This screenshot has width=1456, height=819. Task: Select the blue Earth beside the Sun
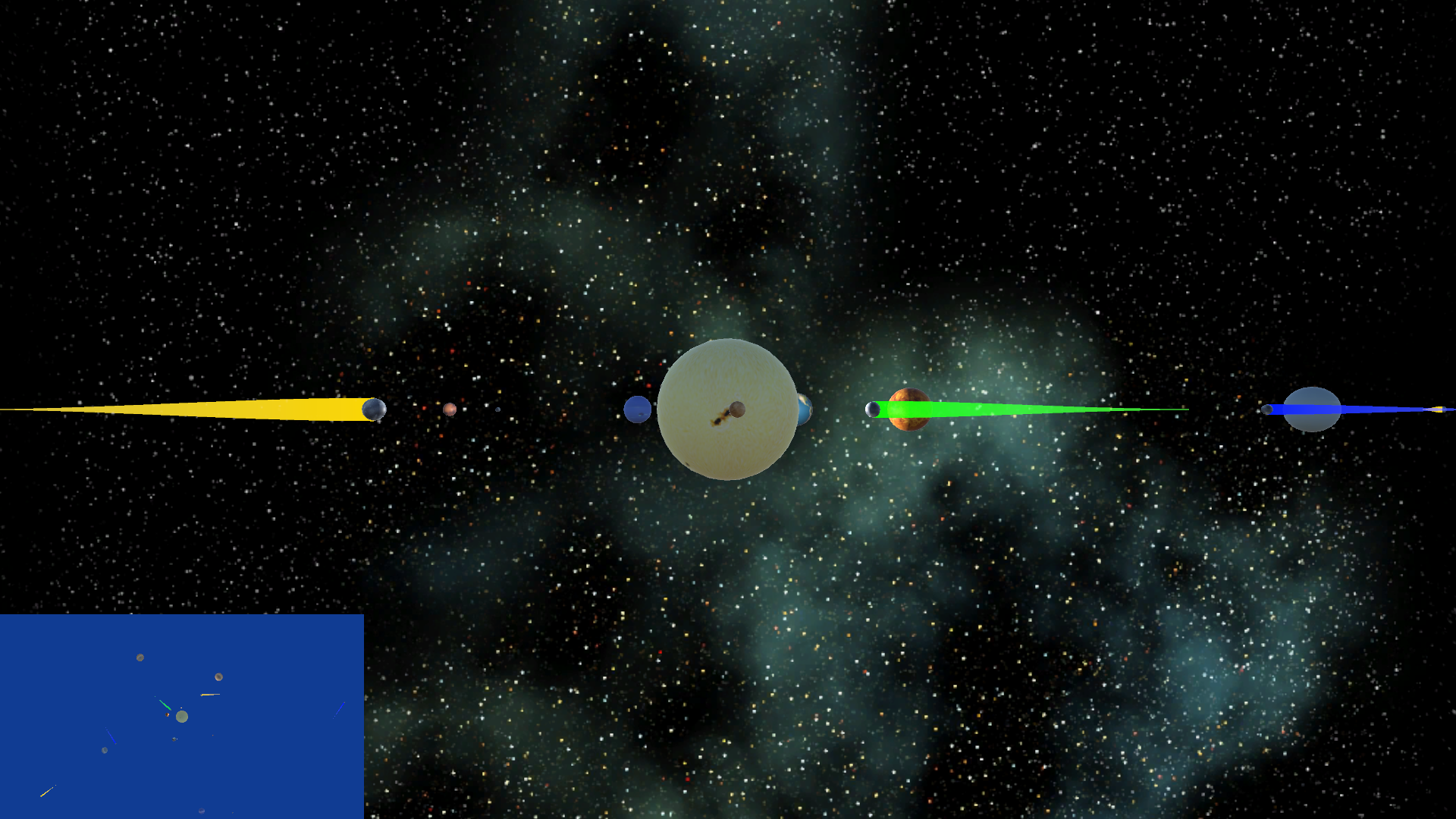tap(805, 409)
